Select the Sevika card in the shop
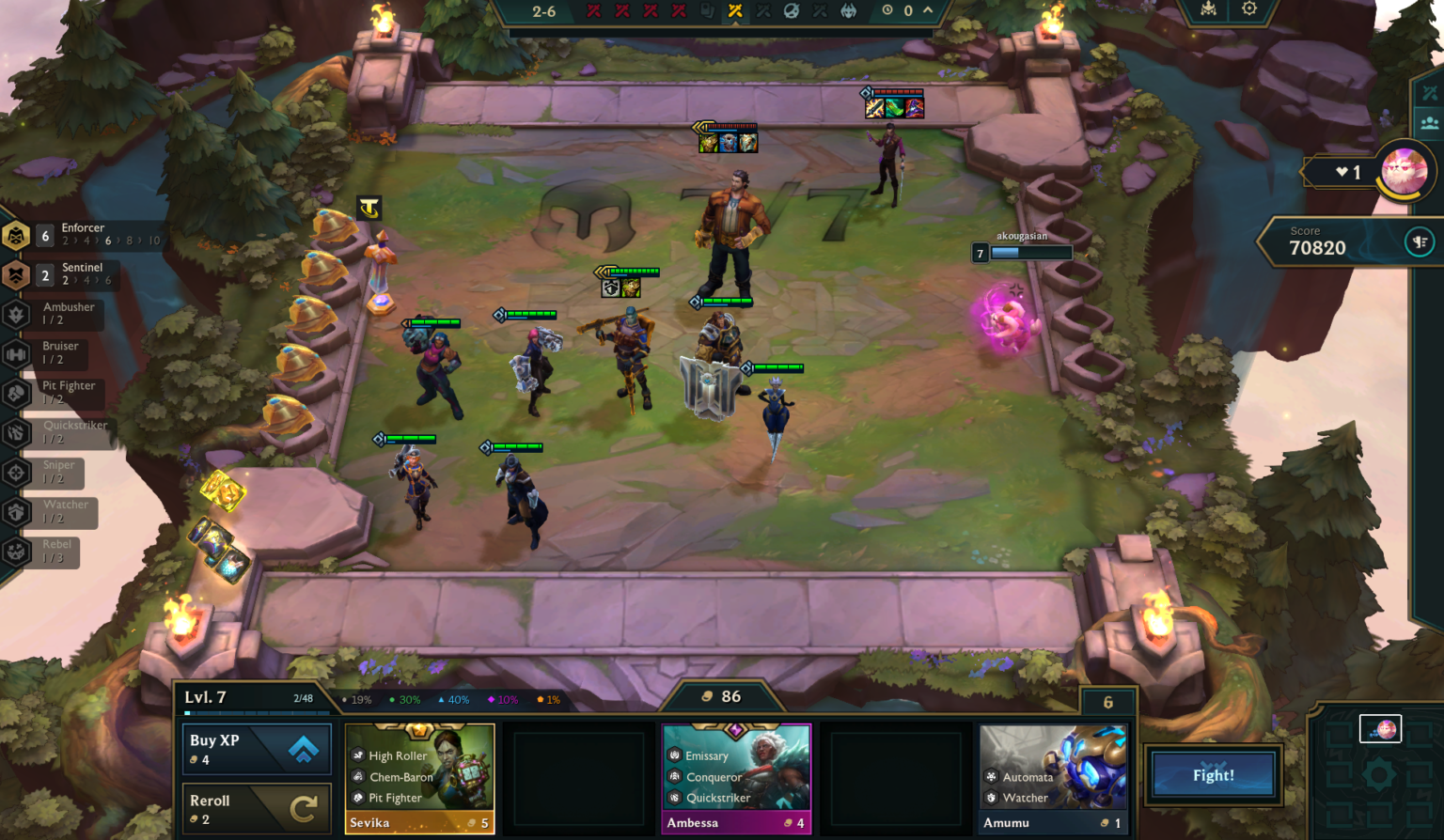The image size is (1444, 840). coord(419,776)
